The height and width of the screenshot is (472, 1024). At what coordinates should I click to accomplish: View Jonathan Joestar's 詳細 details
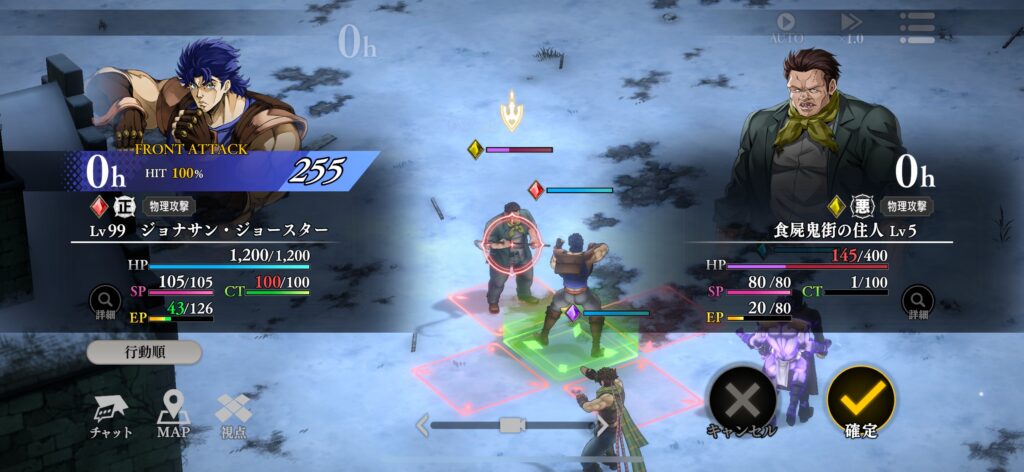105,300
